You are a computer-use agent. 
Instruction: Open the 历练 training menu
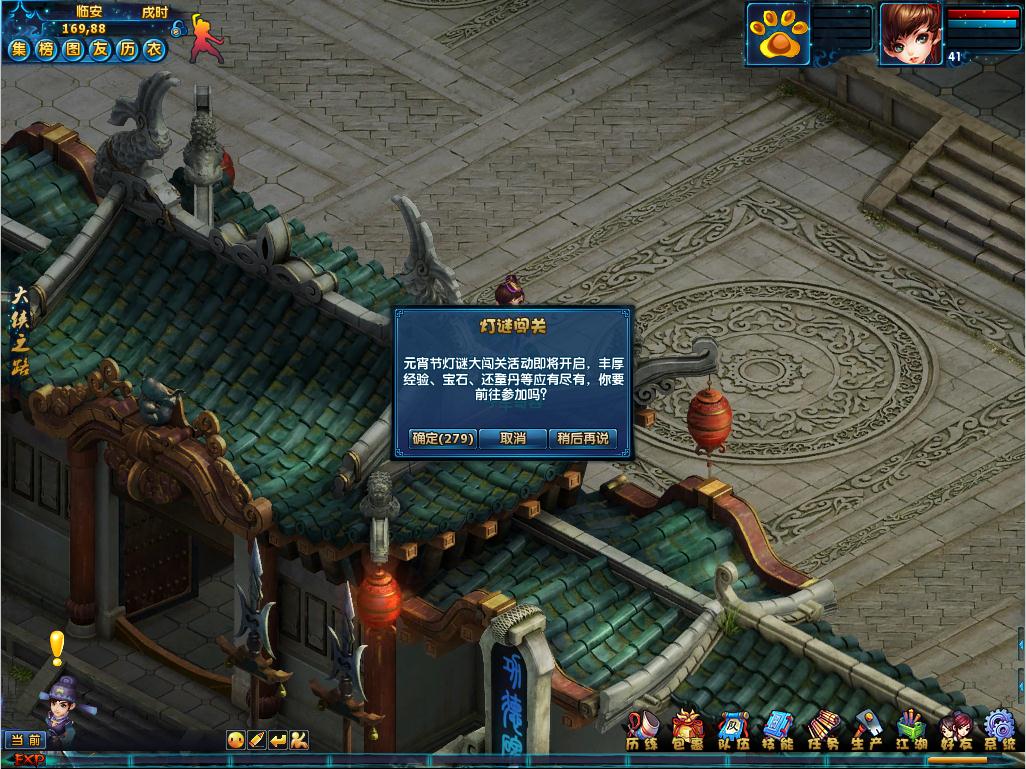tap(641, 731)
